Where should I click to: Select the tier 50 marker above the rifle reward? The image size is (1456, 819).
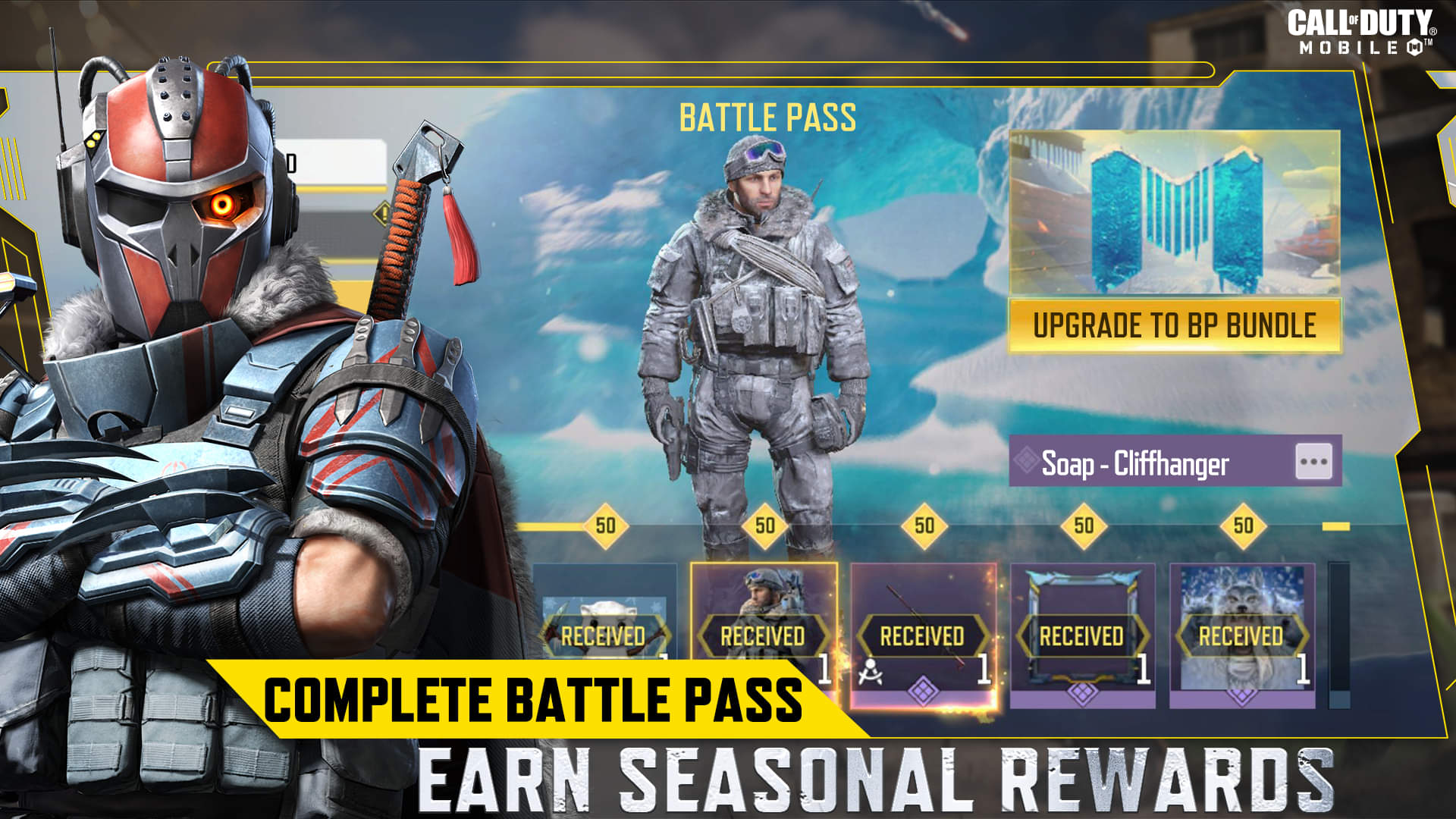point(924,523)
